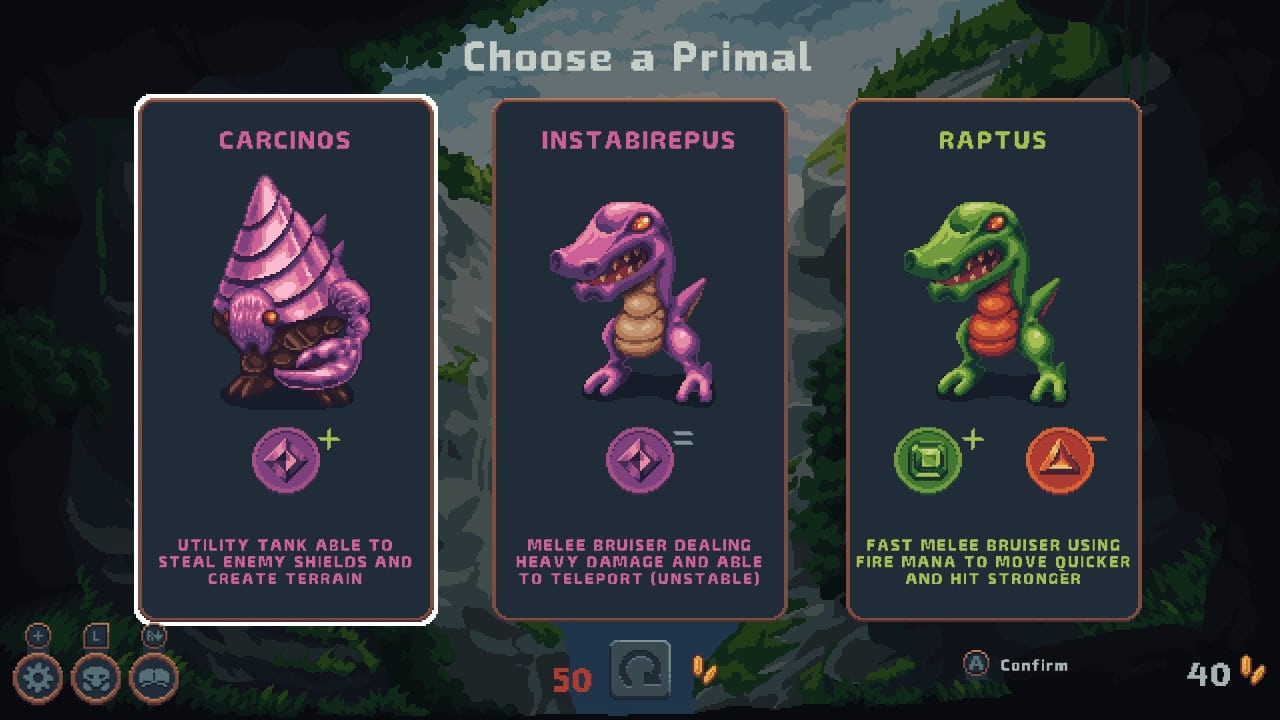Click the plus badge above the gear
Viewport: 1280px width, 720px height.
pyautogui.click(x=37, y=635)
